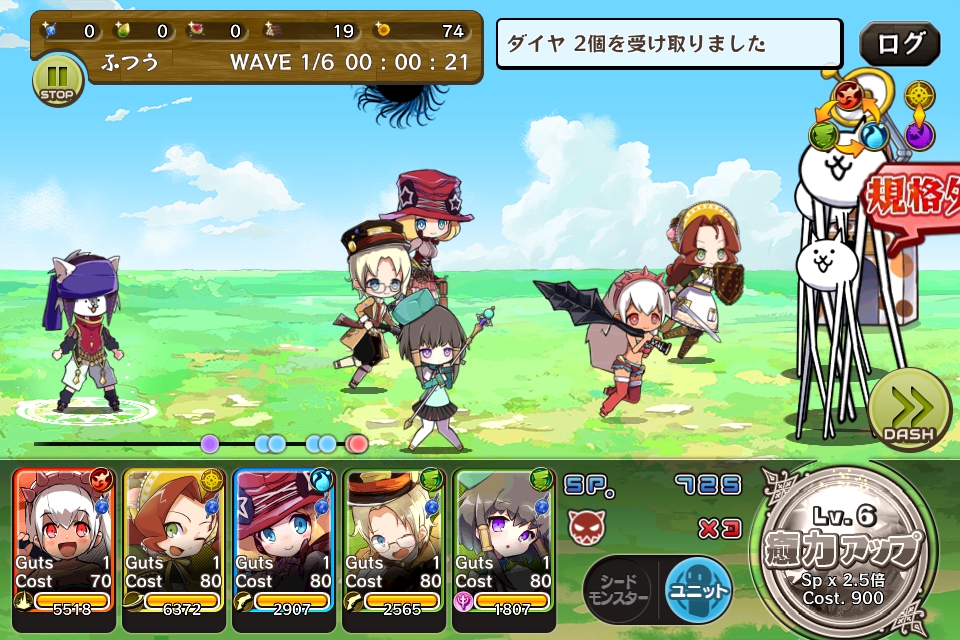This screenshot has width=960, height=640.
Task: Open the ログ battle log
Action: [899, 45]
